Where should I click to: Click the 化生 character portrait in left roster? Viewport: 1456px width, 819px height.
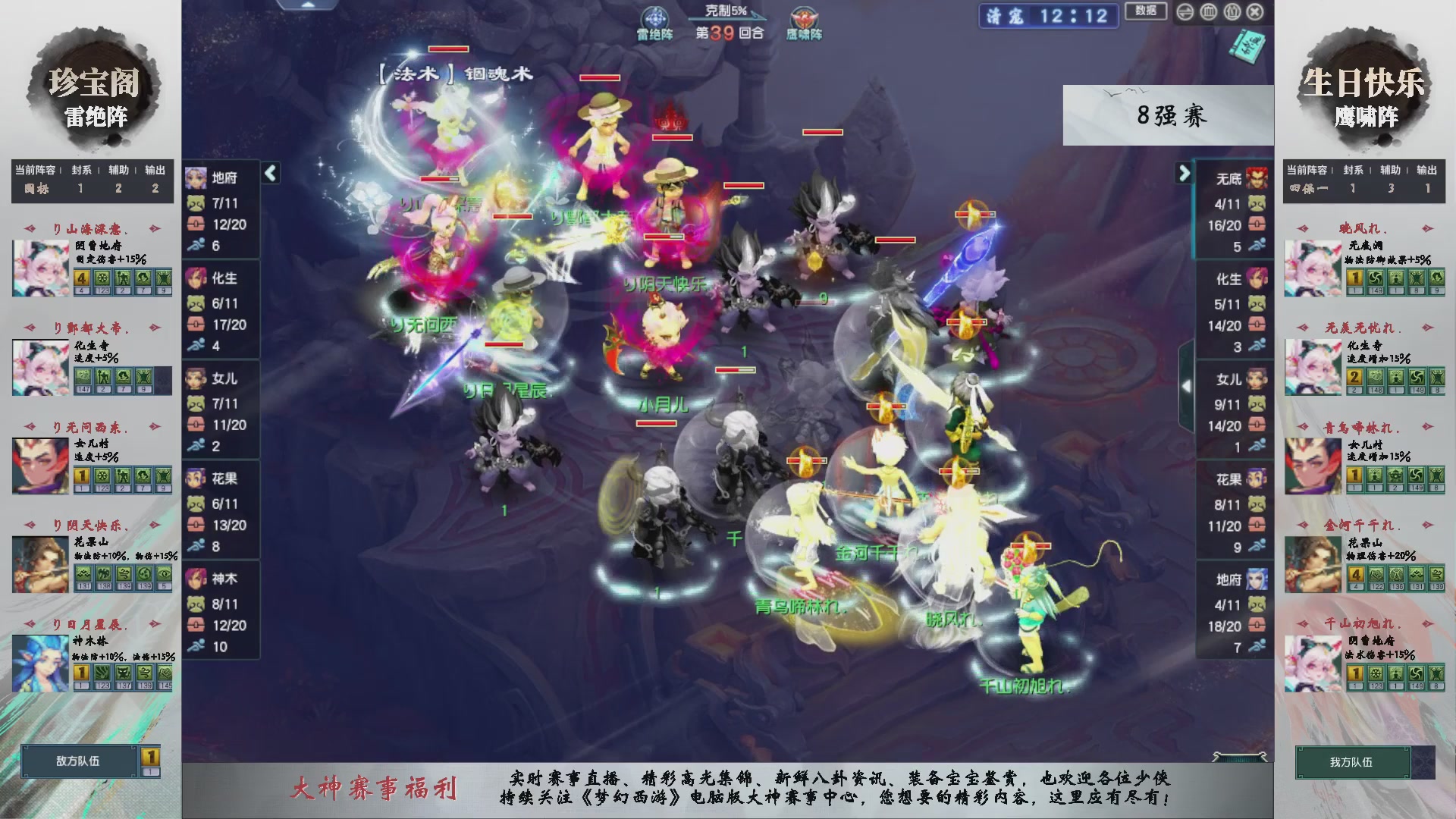(196, 278)
